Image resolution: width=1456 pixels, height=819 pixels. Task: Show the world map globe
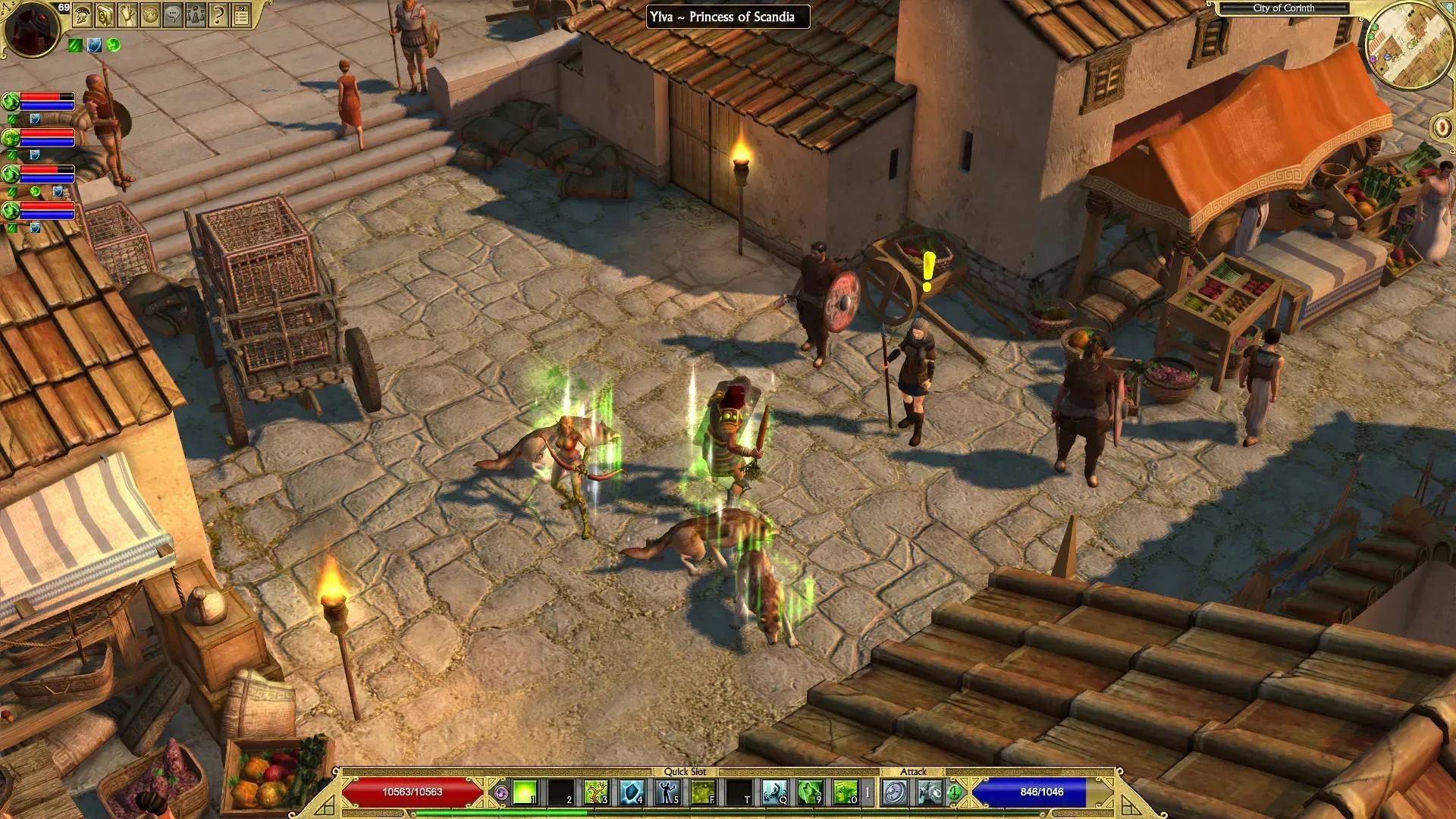(x=150, y=14)
